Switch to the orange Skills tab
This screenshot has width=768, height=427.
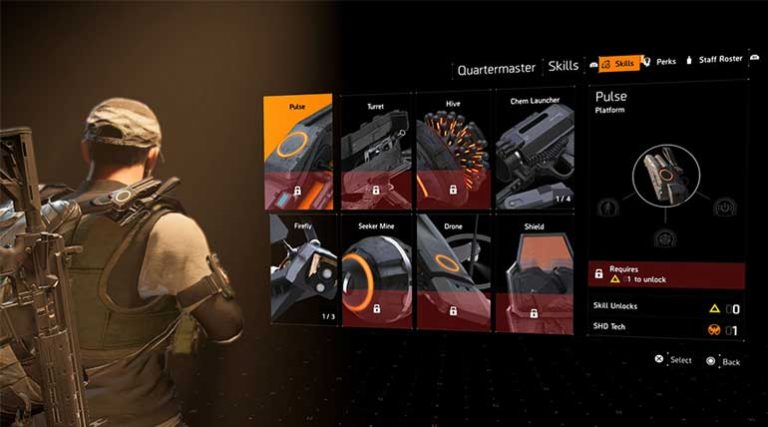tap(619, 63)
